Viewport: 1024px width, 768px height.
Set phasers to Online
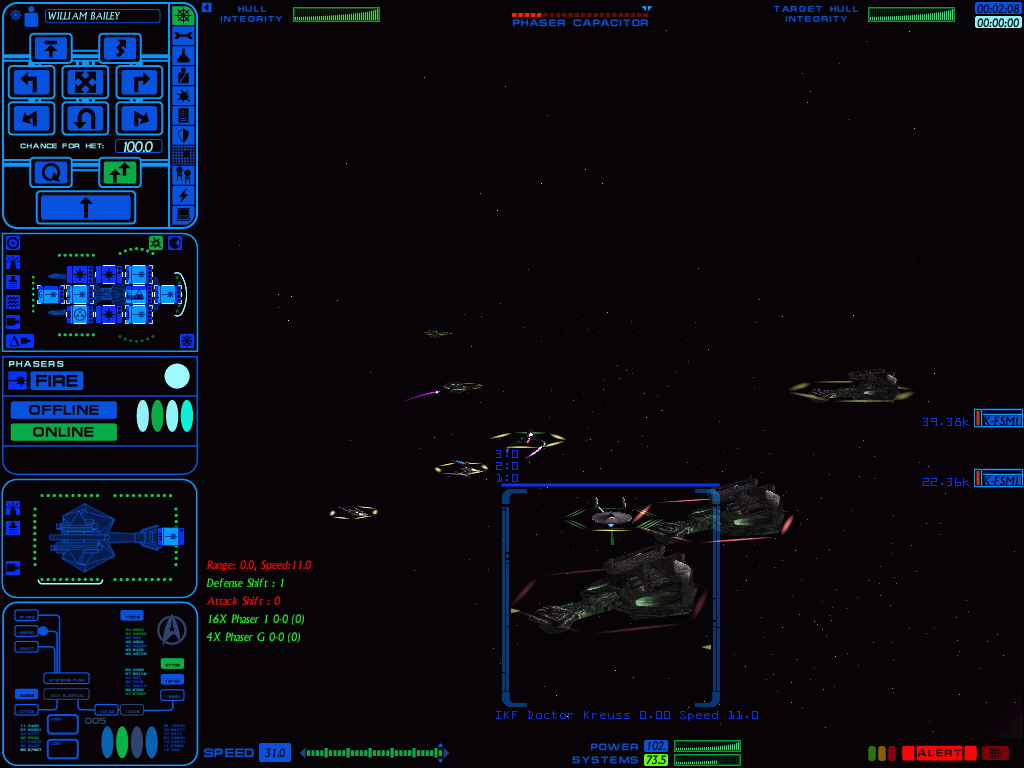[64, 432]
